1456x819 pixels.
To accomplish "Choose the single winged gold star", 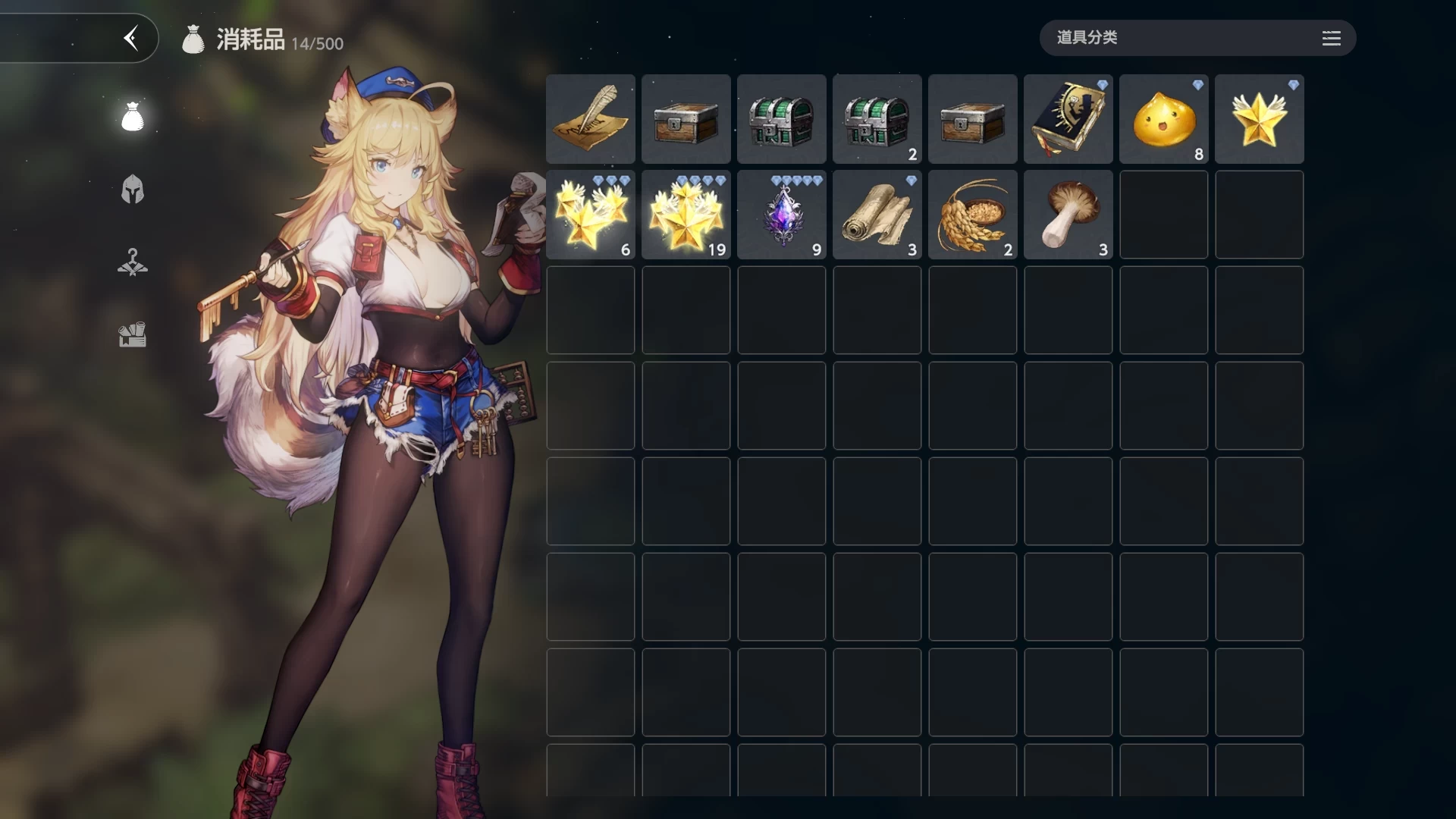I will (x=1260, y=119).
